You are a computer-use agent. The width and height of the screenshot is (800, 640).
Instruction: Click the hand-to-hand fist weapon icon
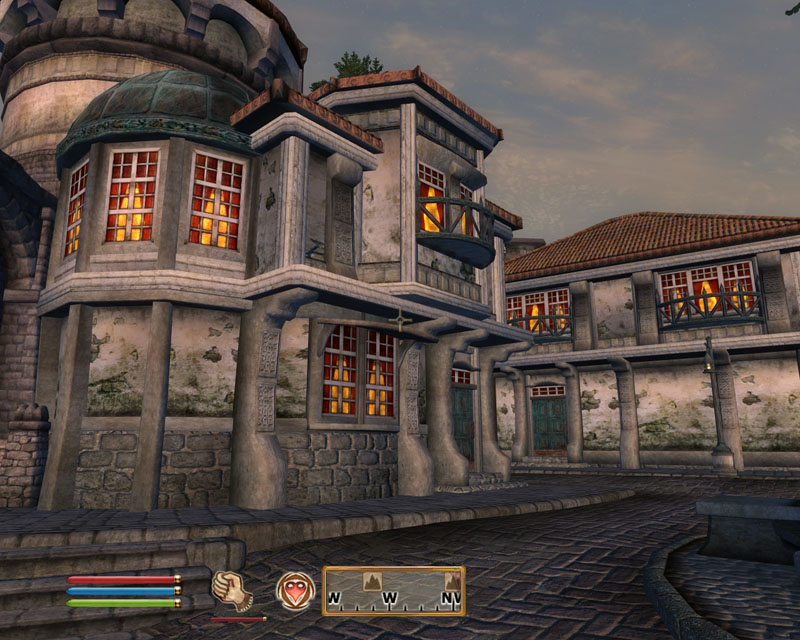[x=231, y=591]
